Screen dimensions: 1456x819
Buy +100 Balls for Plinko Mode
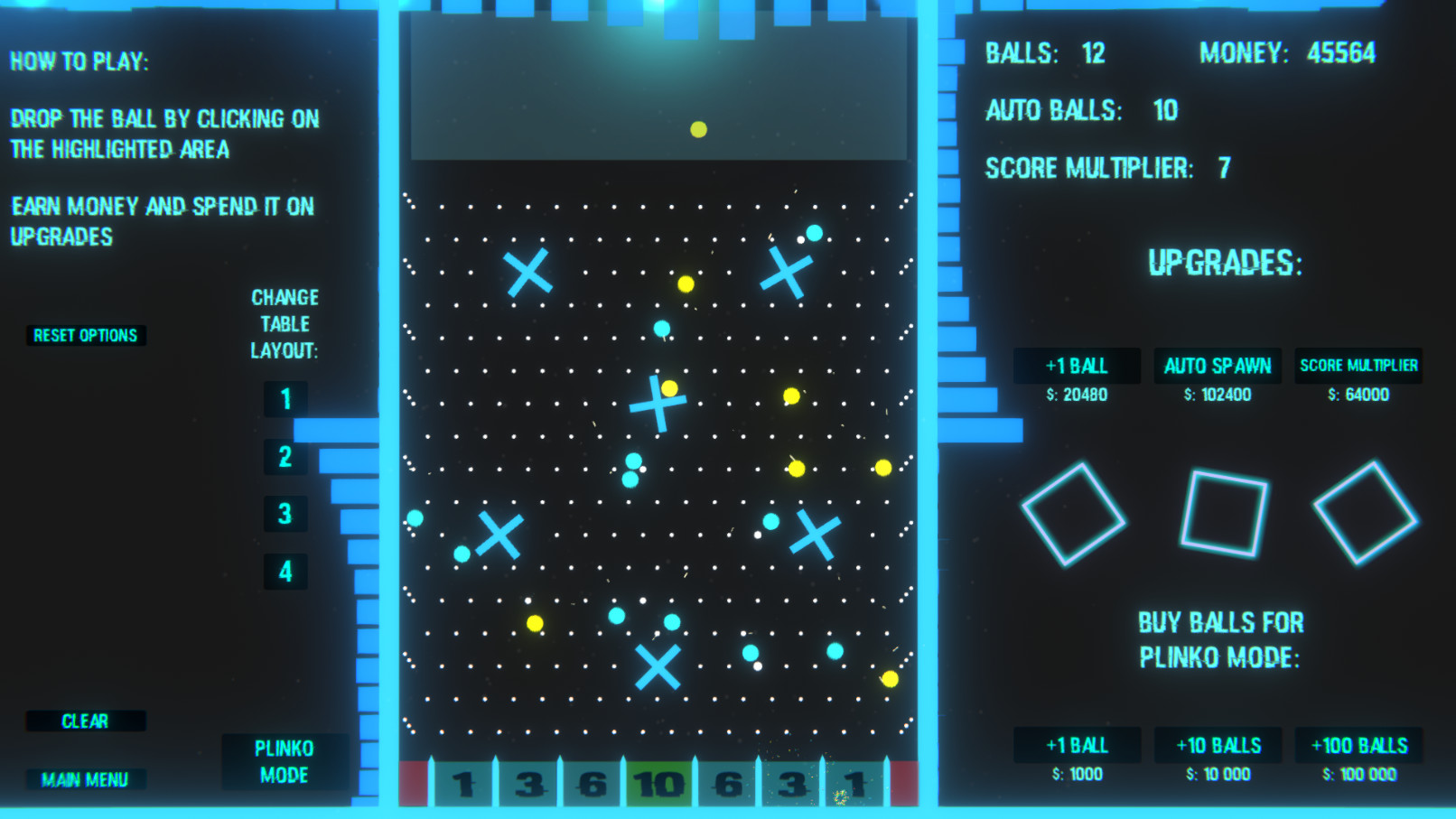pos(1360,745)
